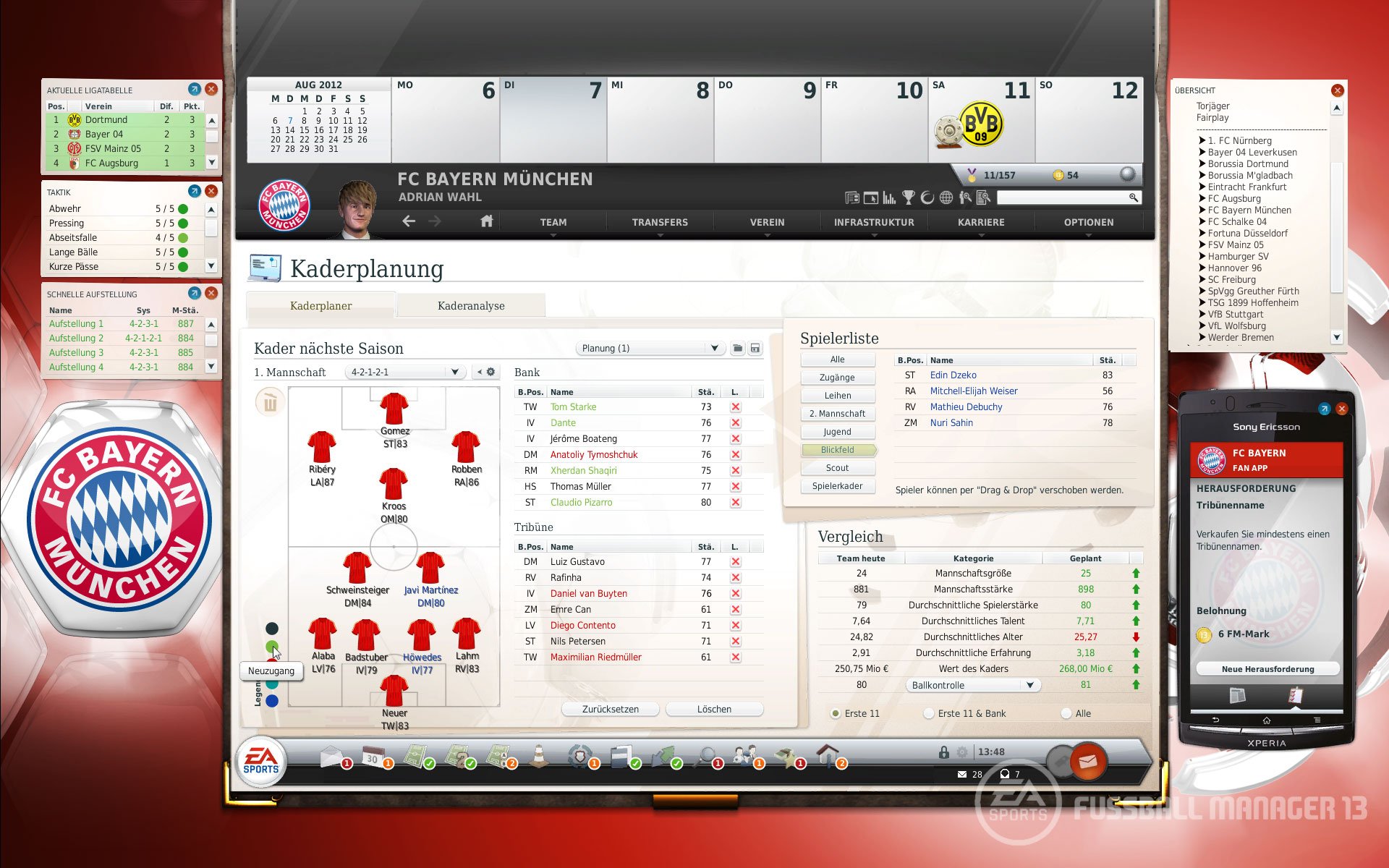Screen dimensions: 1389x868
Task: Open the newspaper/news icon in header
Action: pos(852,197)
